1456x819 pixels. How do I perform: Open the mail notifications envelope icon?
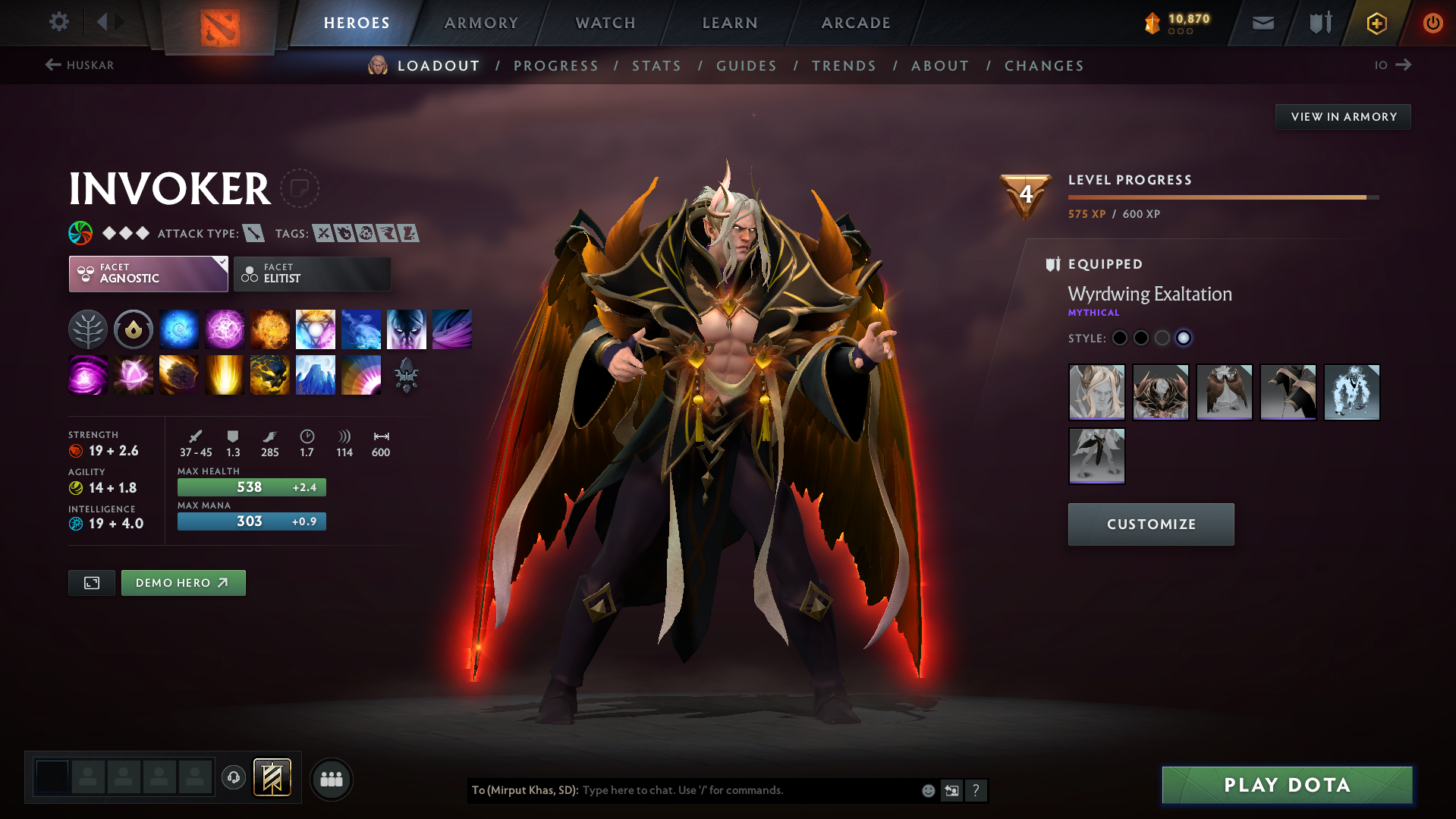pos(1262,22)
